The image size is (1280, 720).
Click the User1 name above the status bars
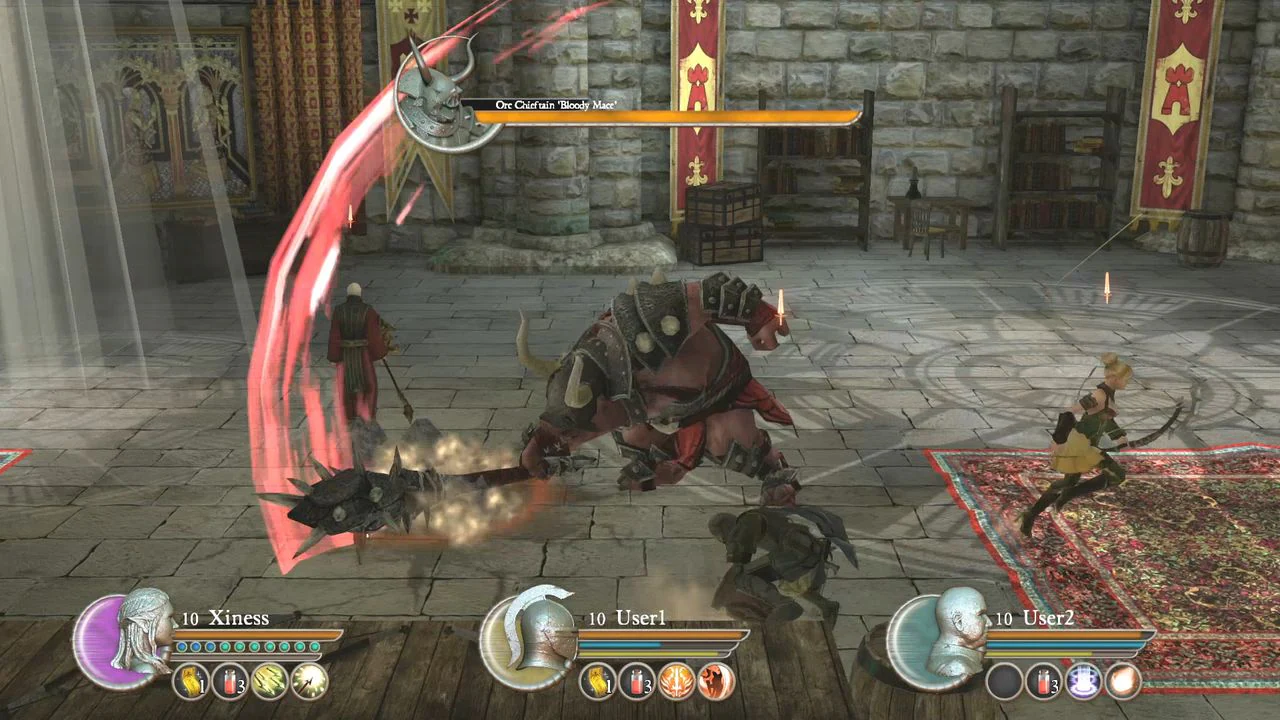641,618
